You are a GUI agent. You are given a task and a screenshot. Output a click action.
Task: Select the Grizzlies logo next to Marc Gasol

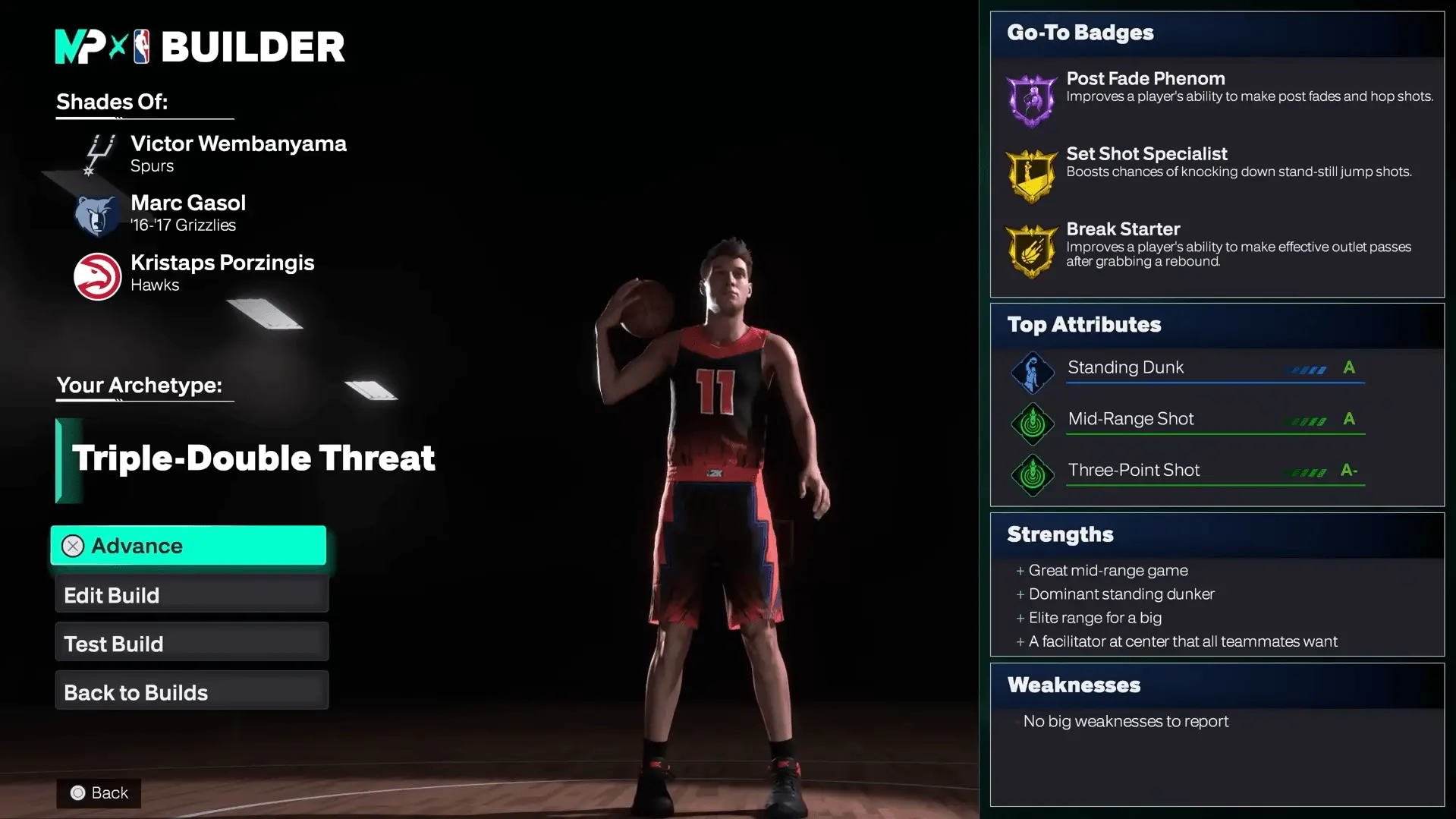tap(95, 213)
